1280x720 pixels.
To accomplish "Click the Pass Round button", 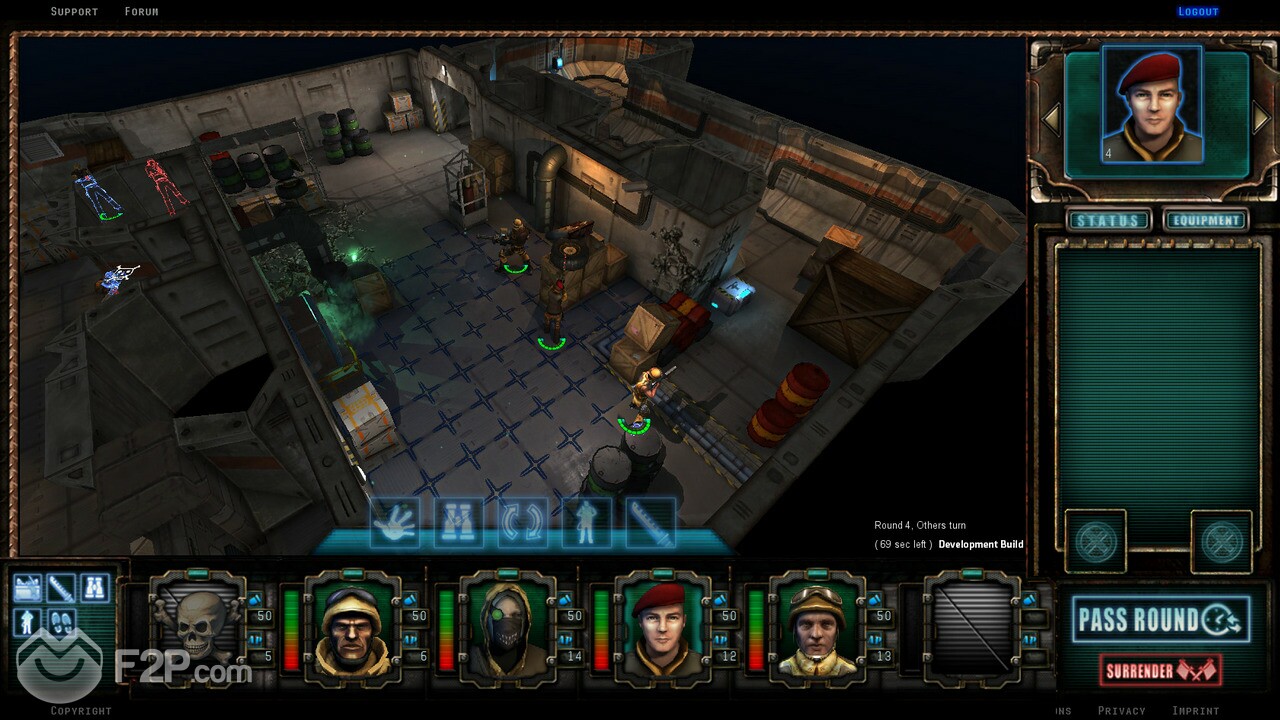I will point(1160,620).
